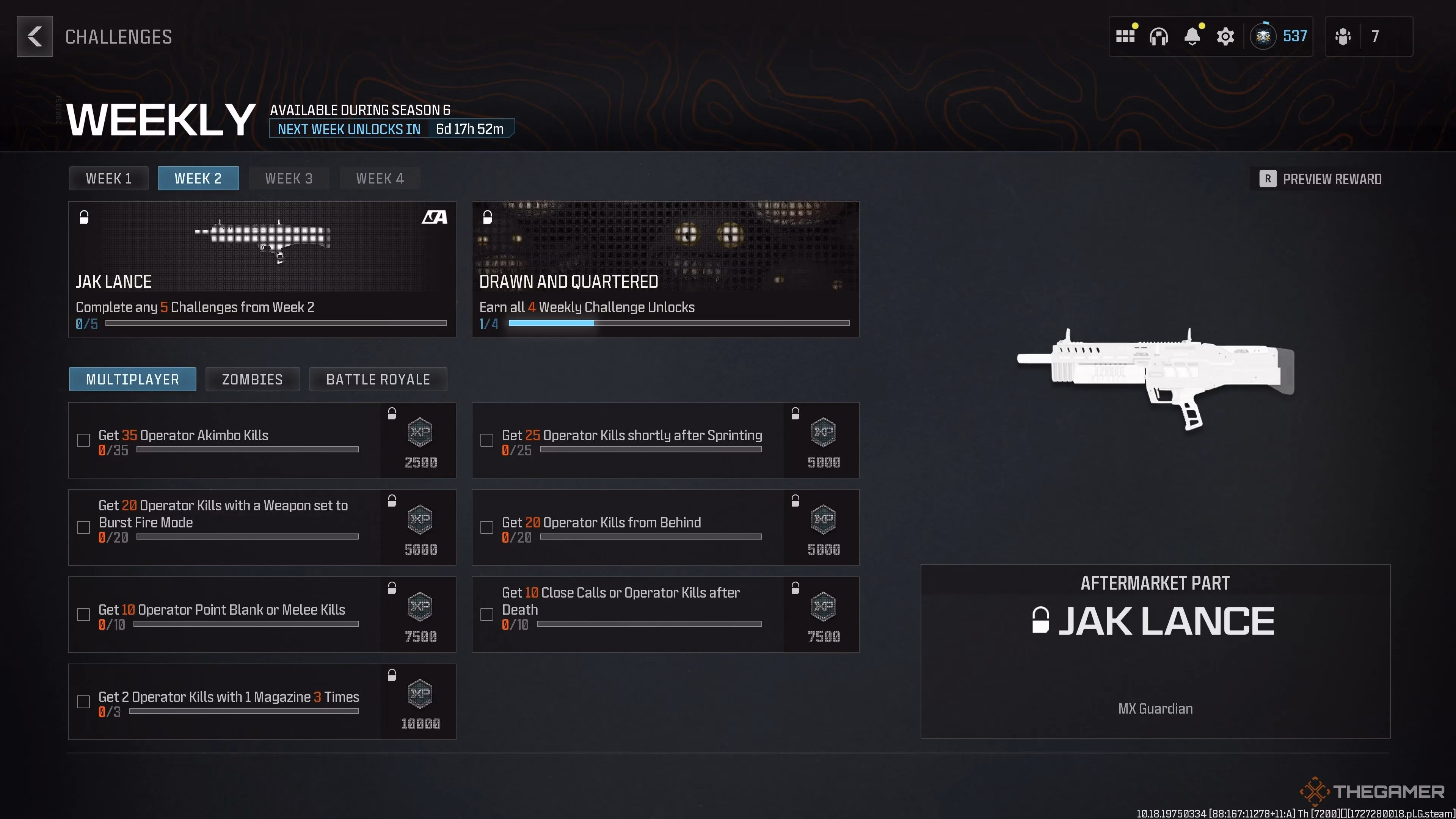Viewport: 1456px width, 819px height.
Task: Check the 20 Operator Kills from Behind box
Action: 486,527
